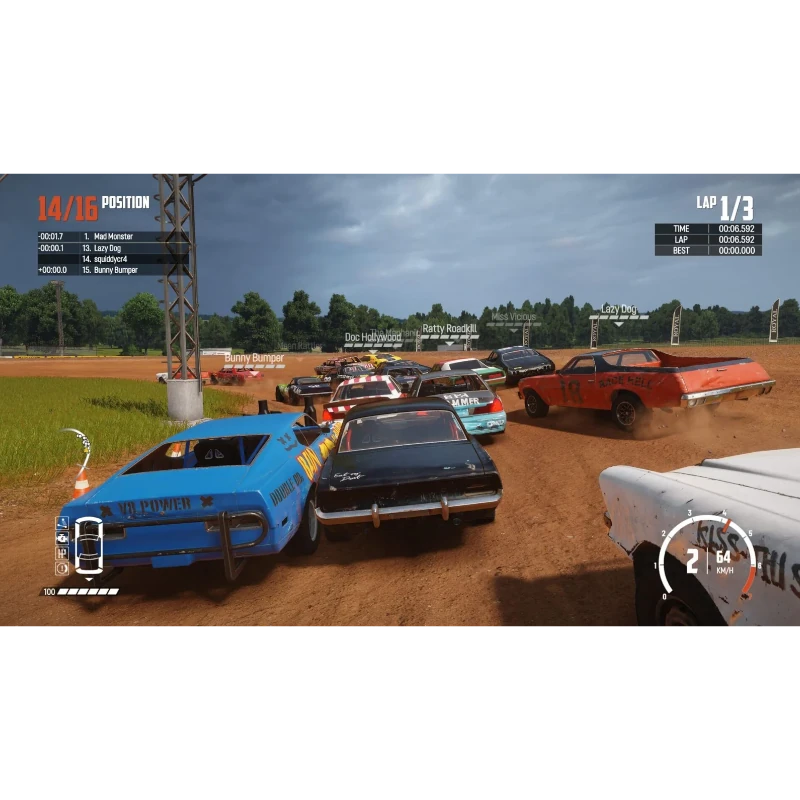The image size is (800, 800).
Task: Select Mad Monster in the position list
Action: (x=112, y=237)
